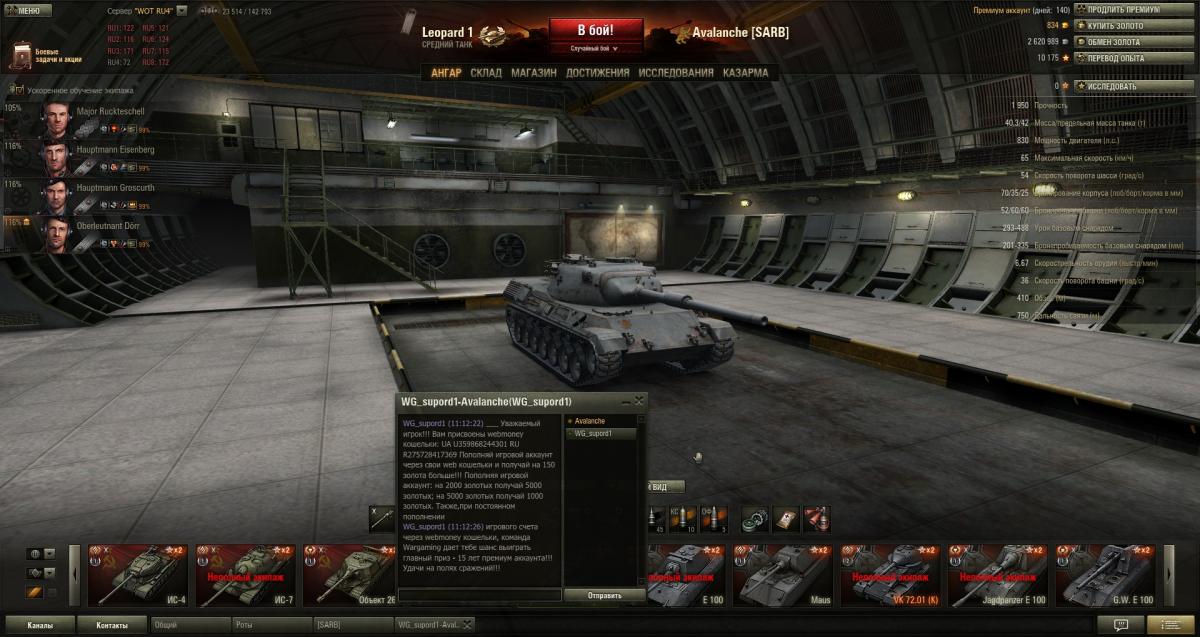Screen dimensions: 1200x637
Task: Open the «Случайный бой» battle type dropdown
Action: [x=595, y=48]
